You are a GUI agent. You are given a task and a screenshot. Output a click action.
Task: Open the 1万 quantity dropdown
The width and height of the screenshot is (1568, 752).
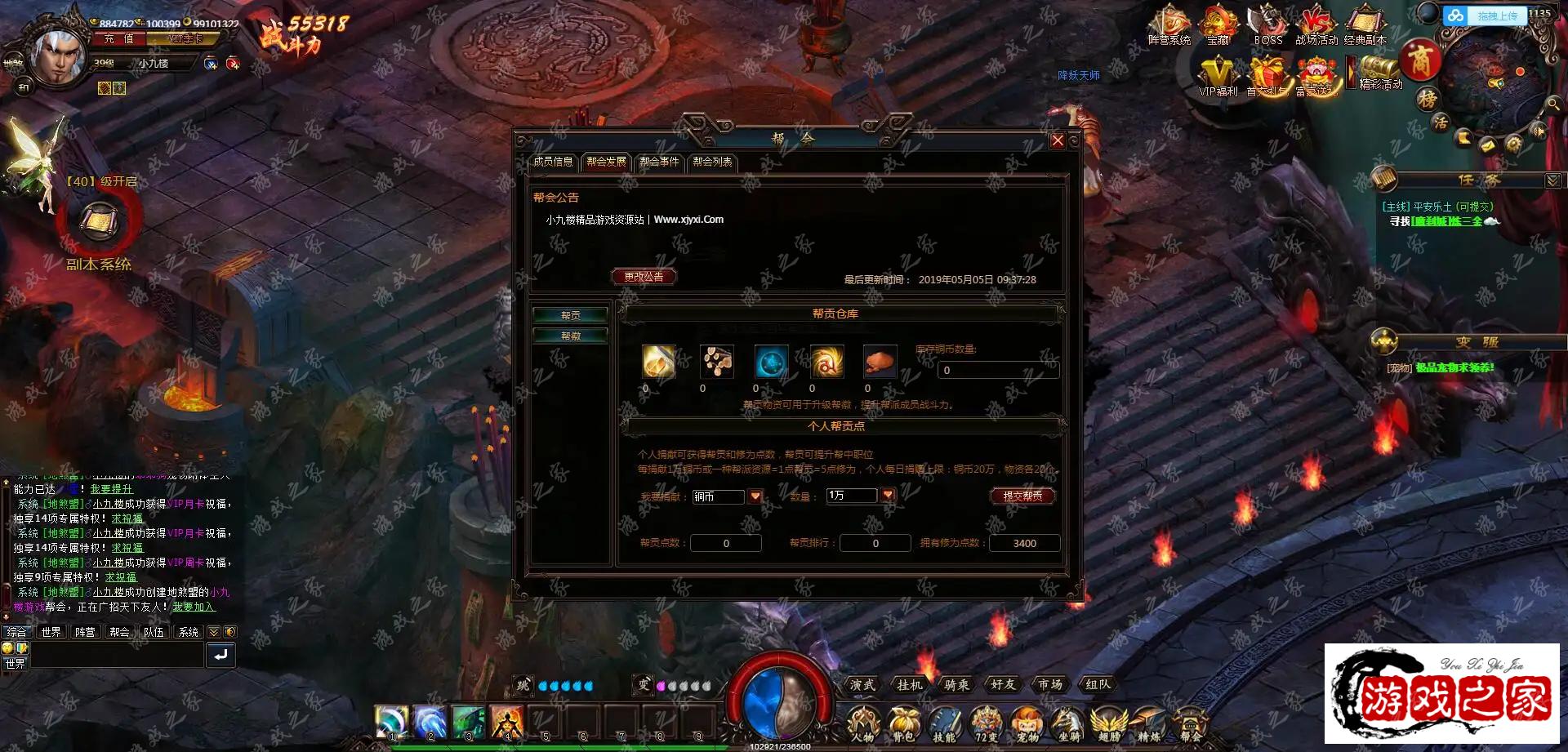pyautogui.click(x=888, y=495)
